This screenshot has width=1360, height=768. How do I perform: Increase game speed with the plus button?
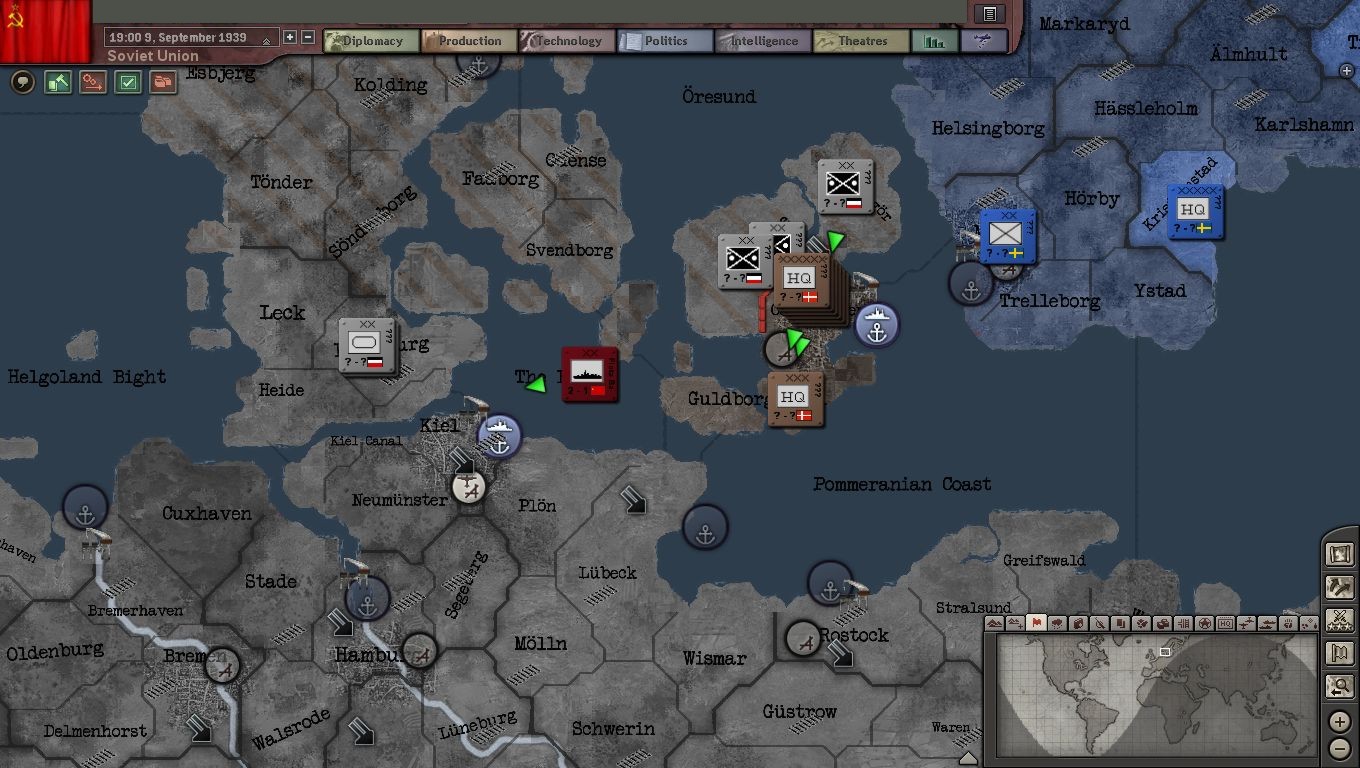click(x=290, y=37)
